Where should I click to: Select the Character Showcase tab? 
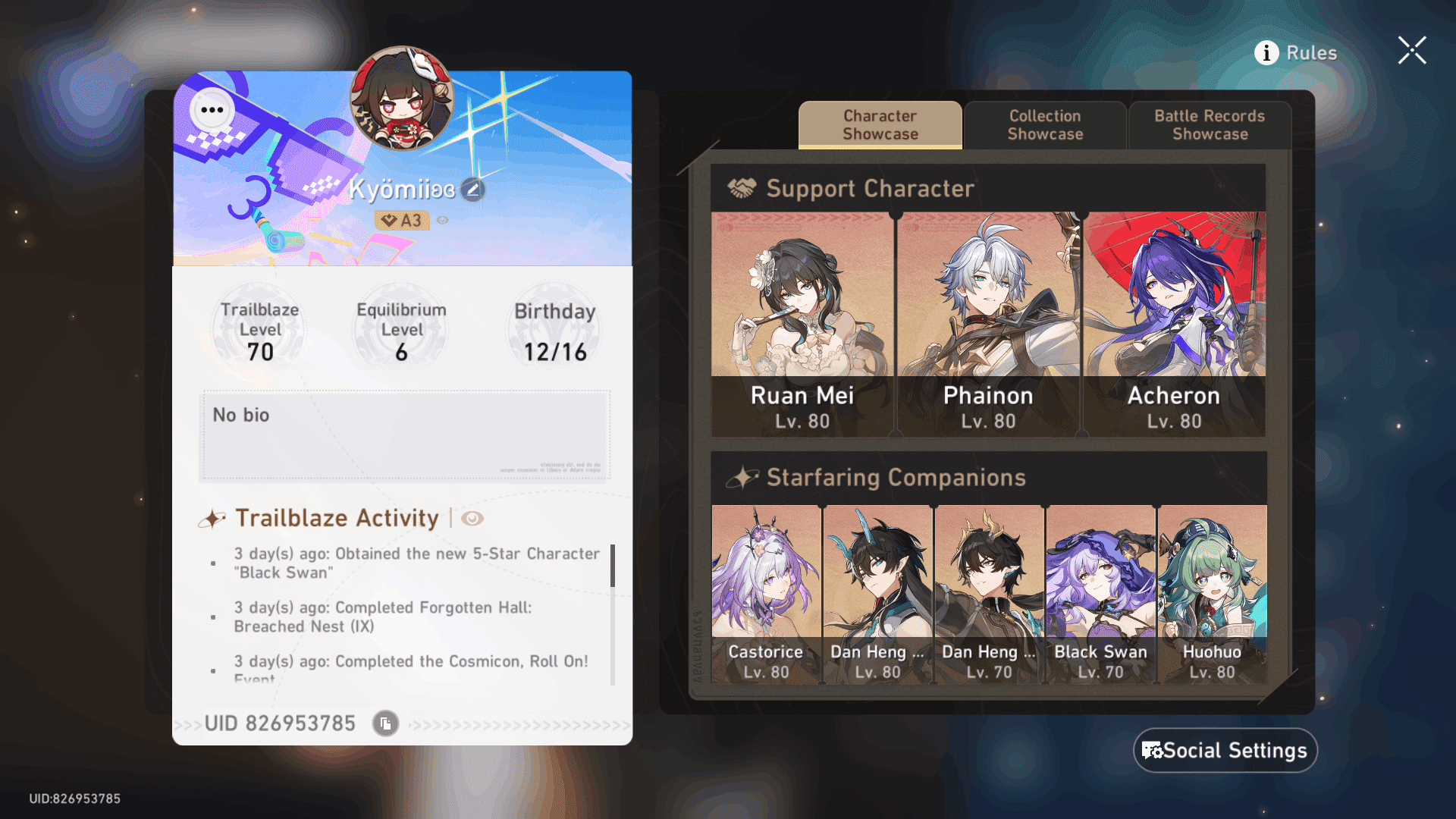click(x=879, y=125)
